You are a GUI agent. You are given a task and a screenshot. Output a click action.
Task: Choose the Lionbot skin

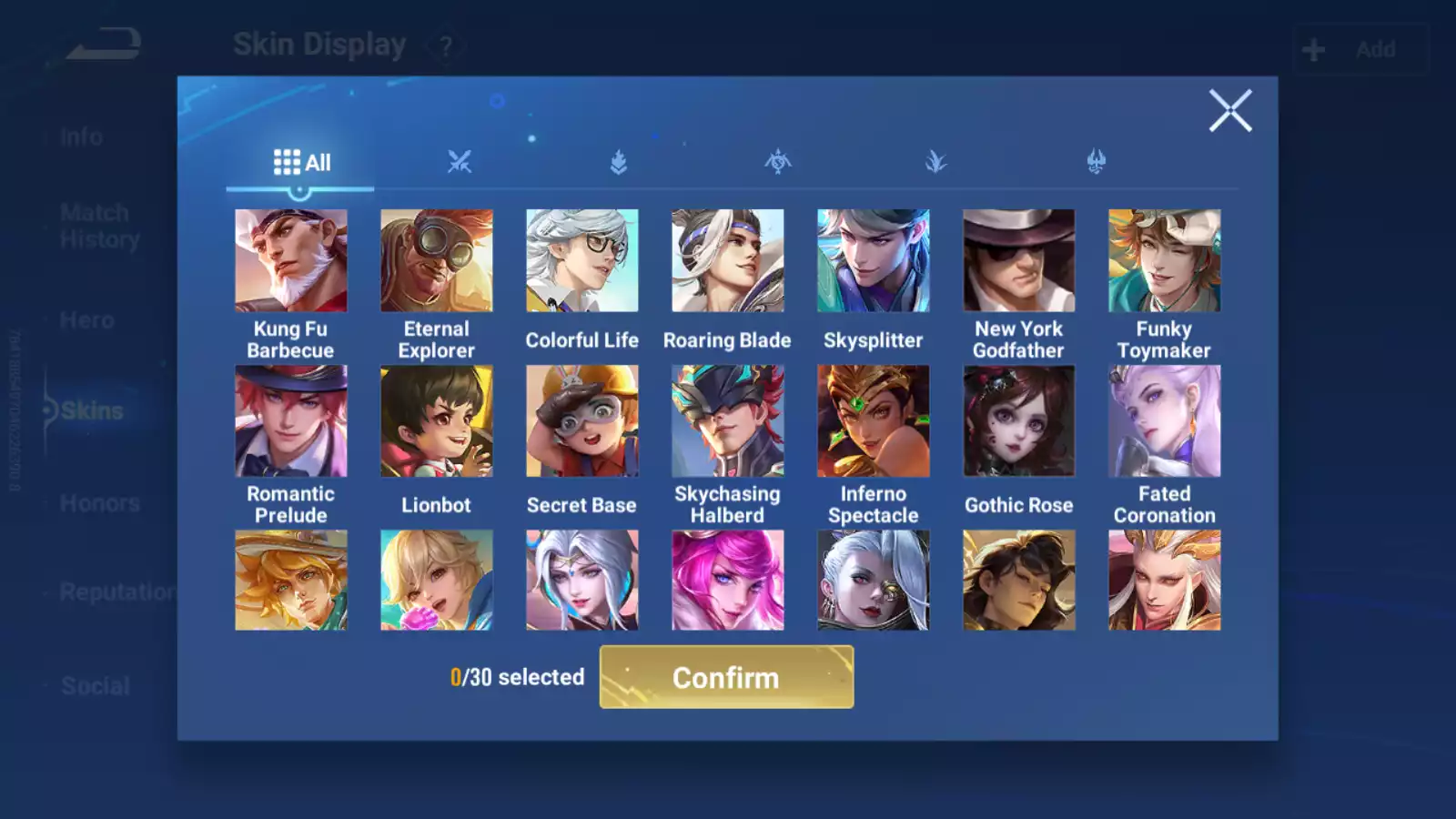436,421
